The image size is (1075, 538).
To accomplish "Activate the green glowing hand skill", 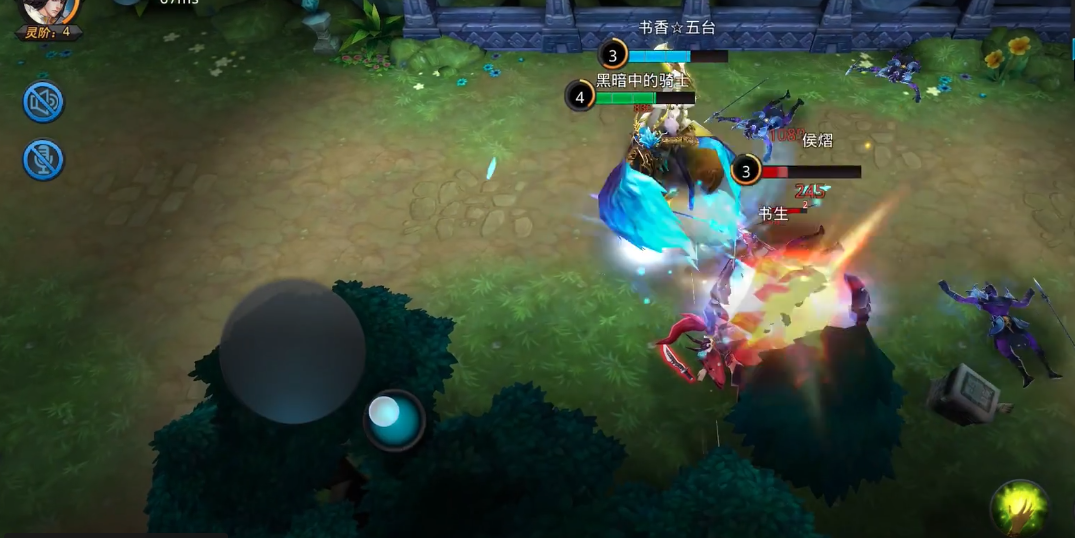I will [x=1019, y=508].
